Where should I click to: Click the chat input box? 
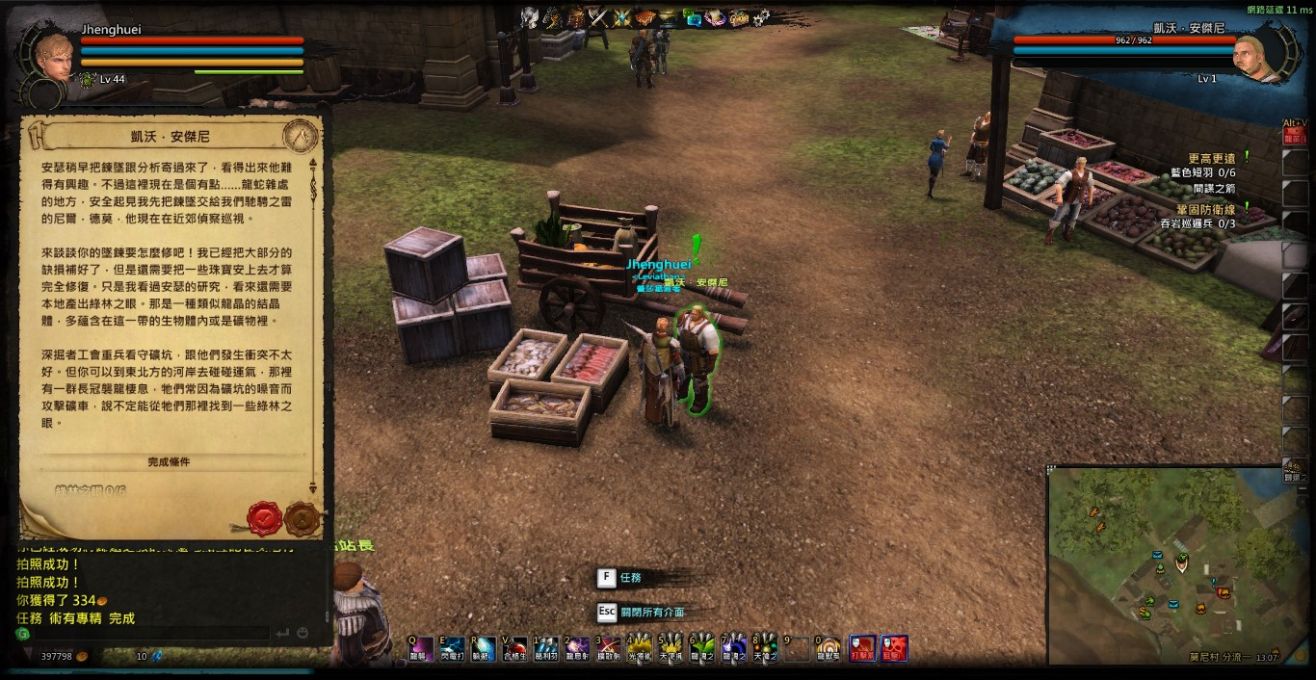click(x=150, y=634)
